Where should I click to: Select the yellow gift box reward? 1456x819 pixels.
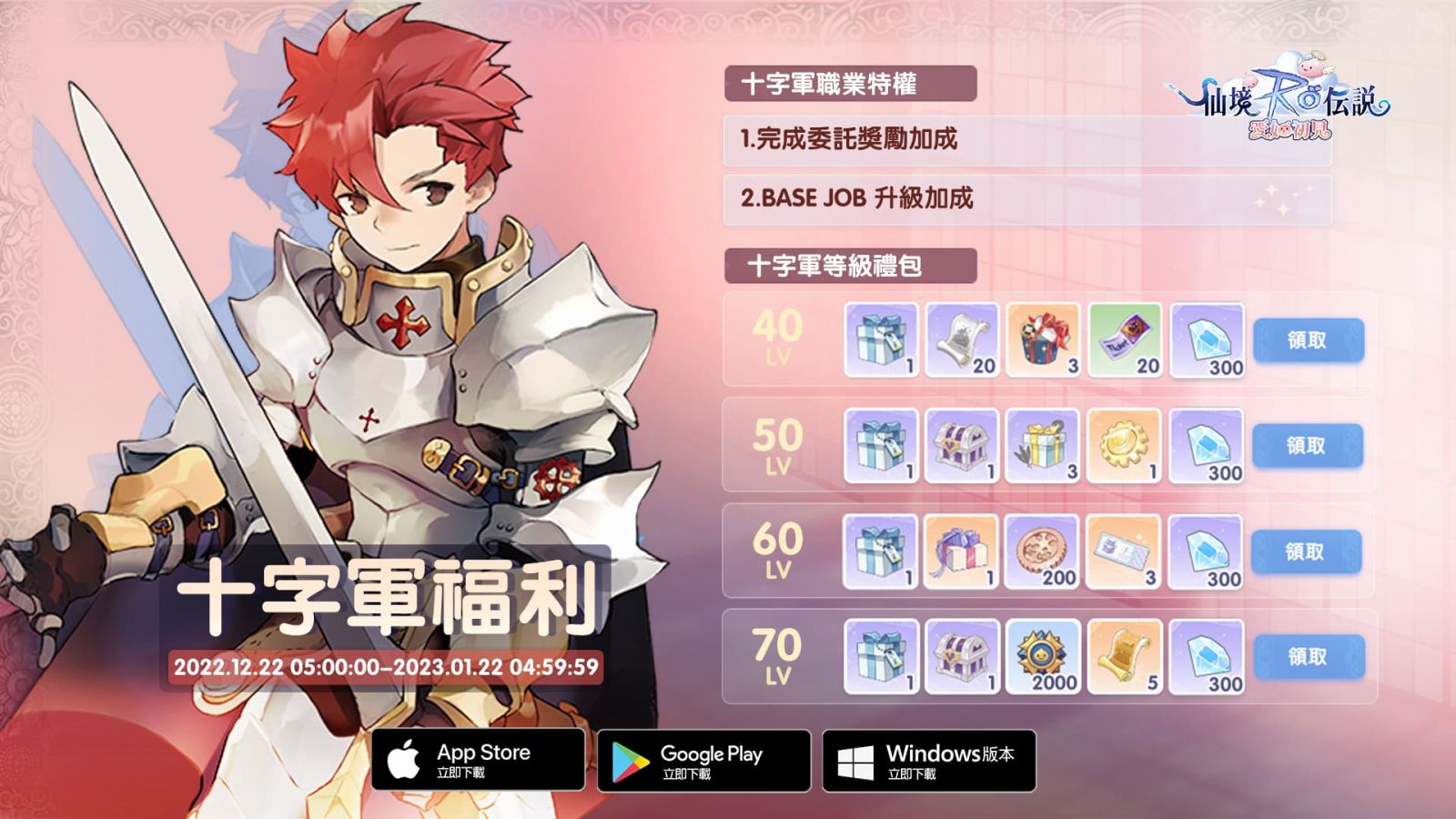click(1043, 446)
